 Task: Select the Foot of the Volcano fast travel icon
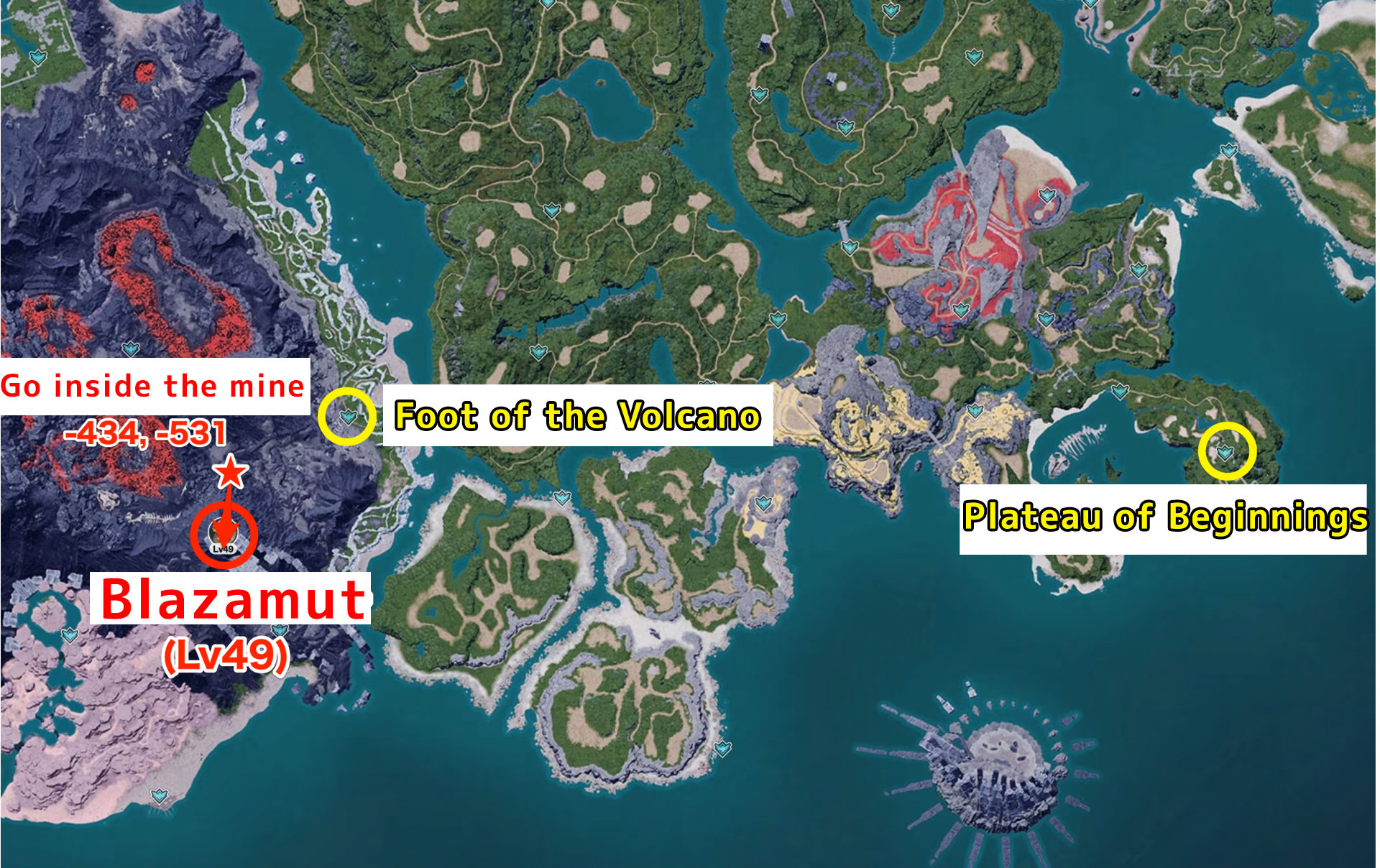348,415
